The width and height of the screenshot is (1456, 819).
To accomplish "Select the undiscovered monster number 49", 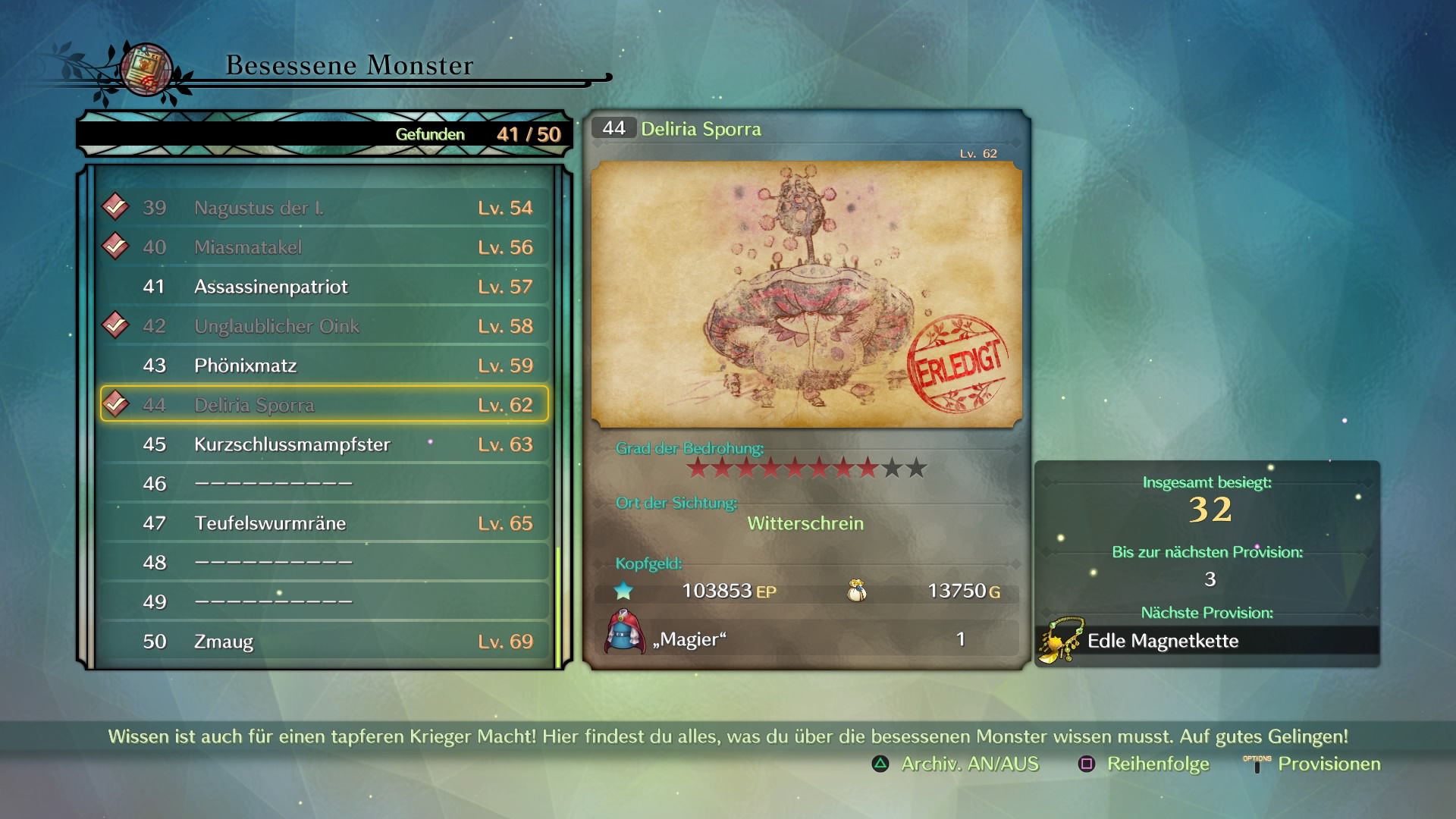I will click(x=324, y=602).
